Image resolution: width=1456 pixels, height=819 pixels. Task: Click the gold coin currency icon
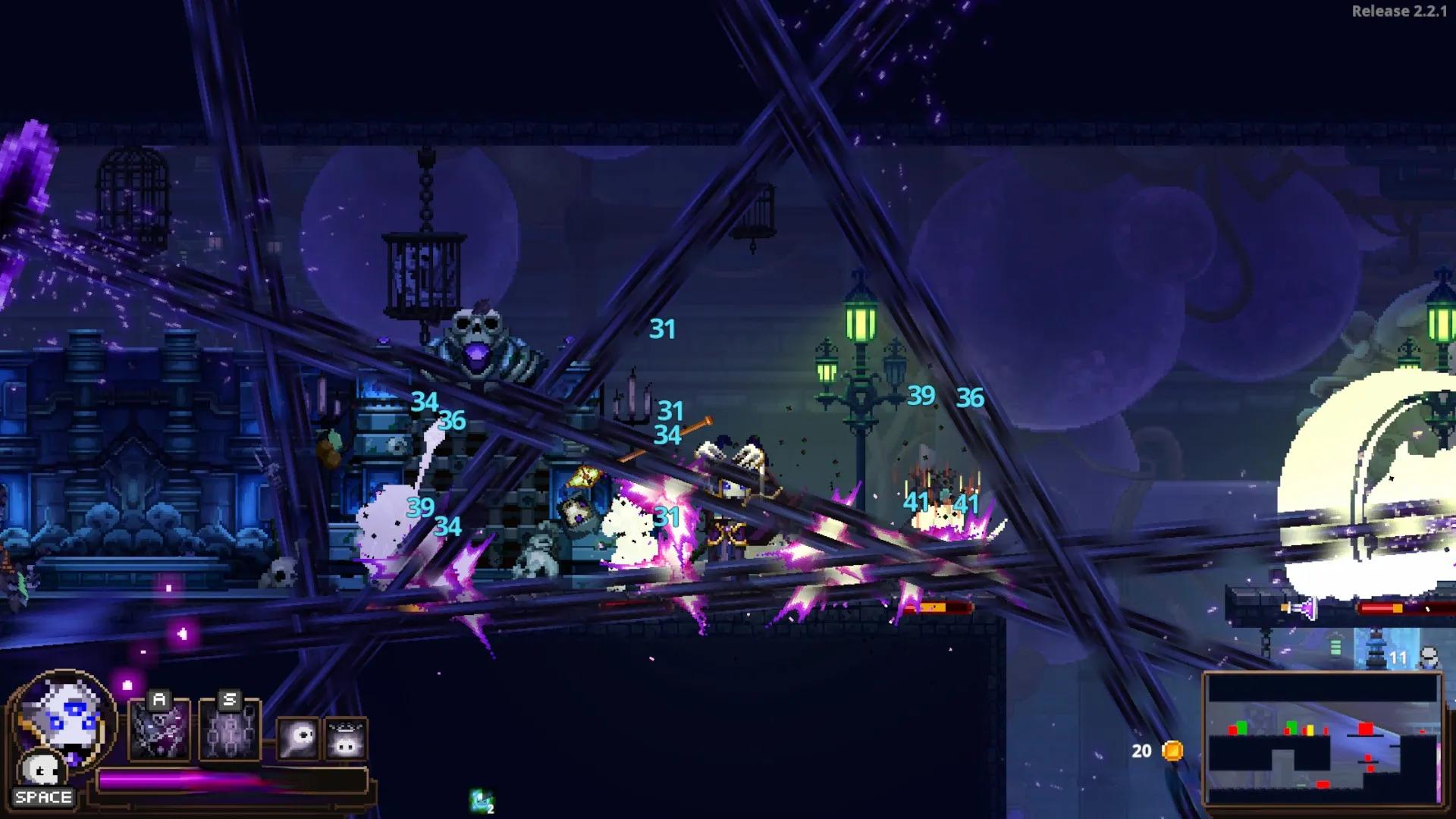pyautogui.click(x=1172, y=751)
